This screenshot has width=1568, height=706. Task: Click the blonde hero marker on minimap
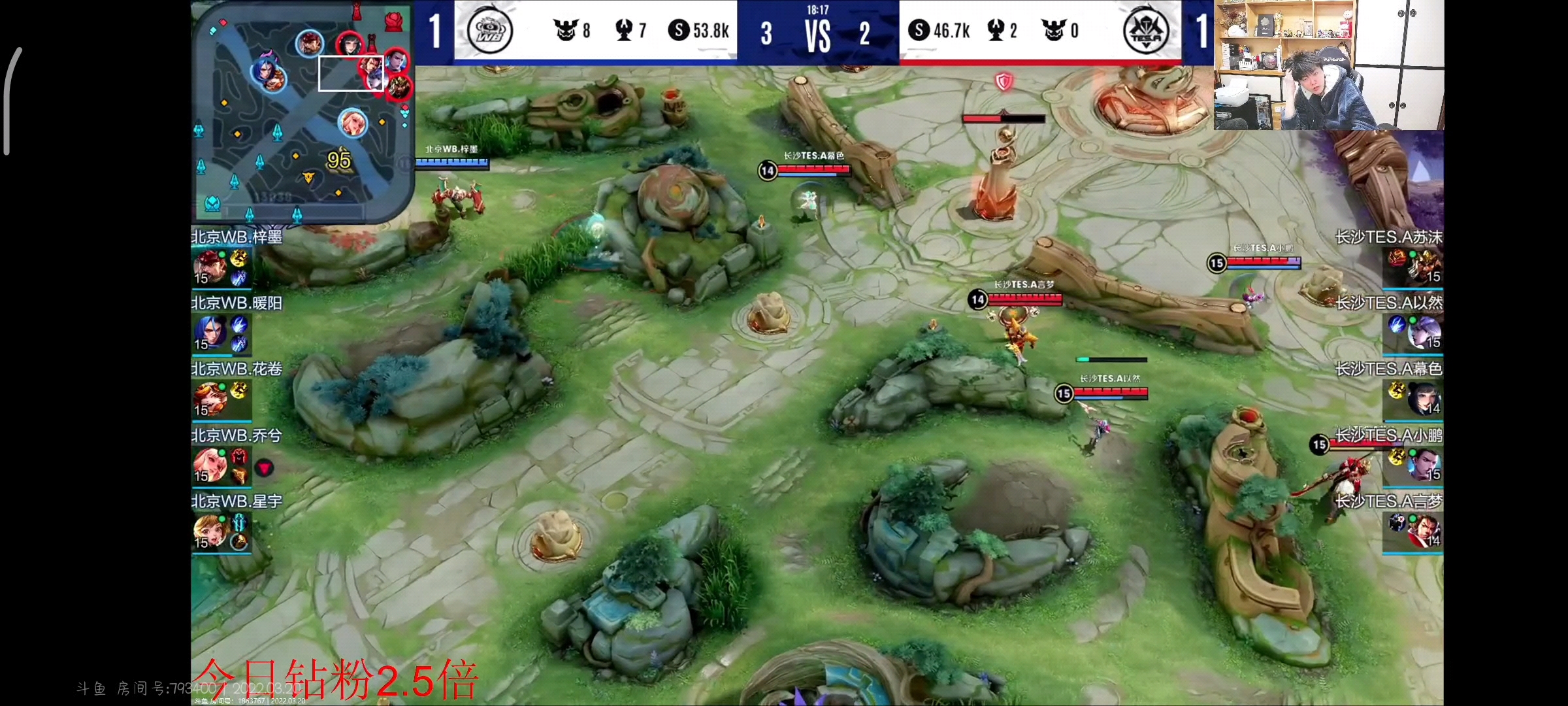click(x=353, y=122)
